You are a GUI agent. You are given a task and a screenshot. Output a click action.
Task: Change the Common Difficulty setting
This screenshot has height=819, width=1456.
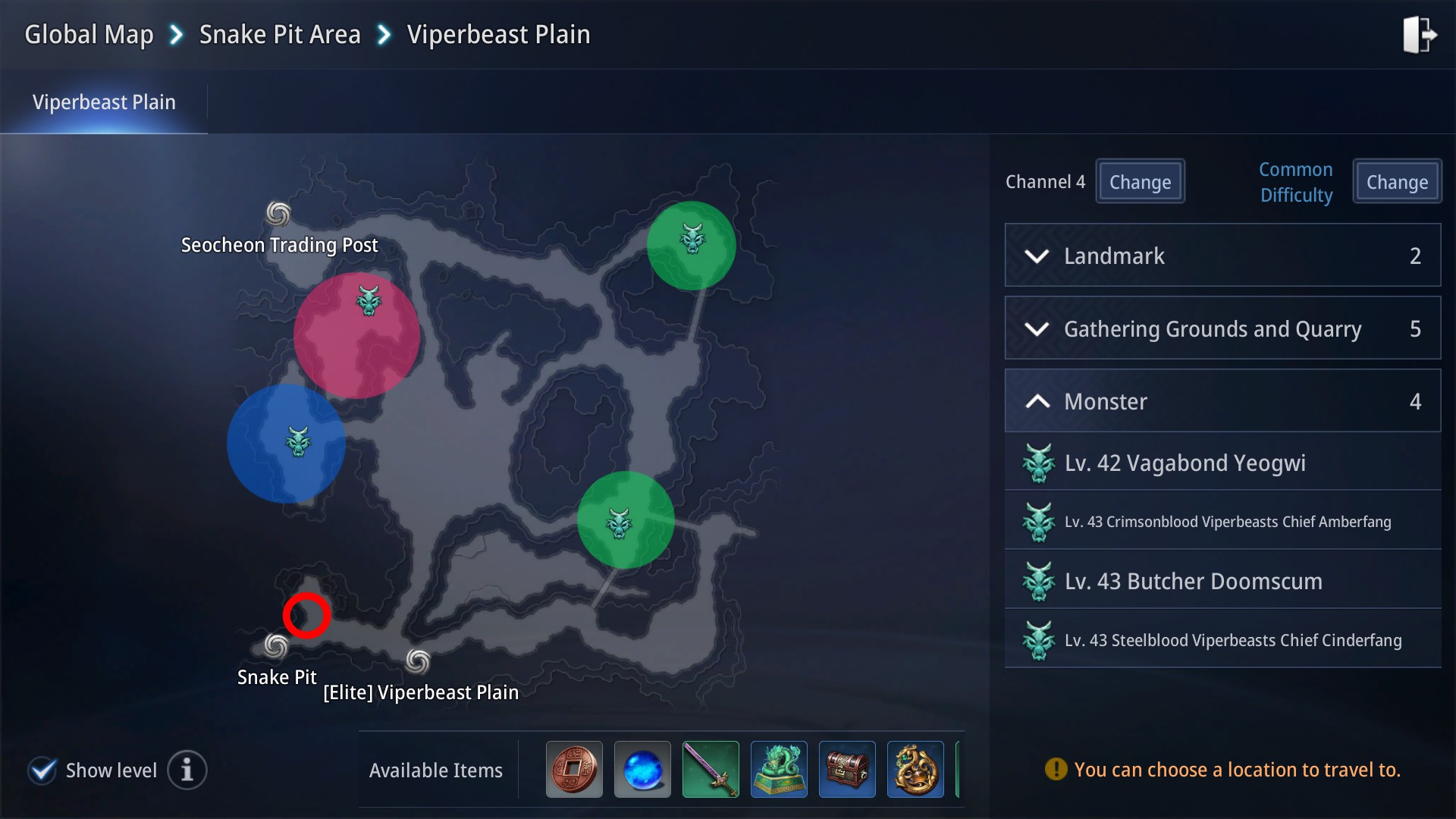[1397, 182]
